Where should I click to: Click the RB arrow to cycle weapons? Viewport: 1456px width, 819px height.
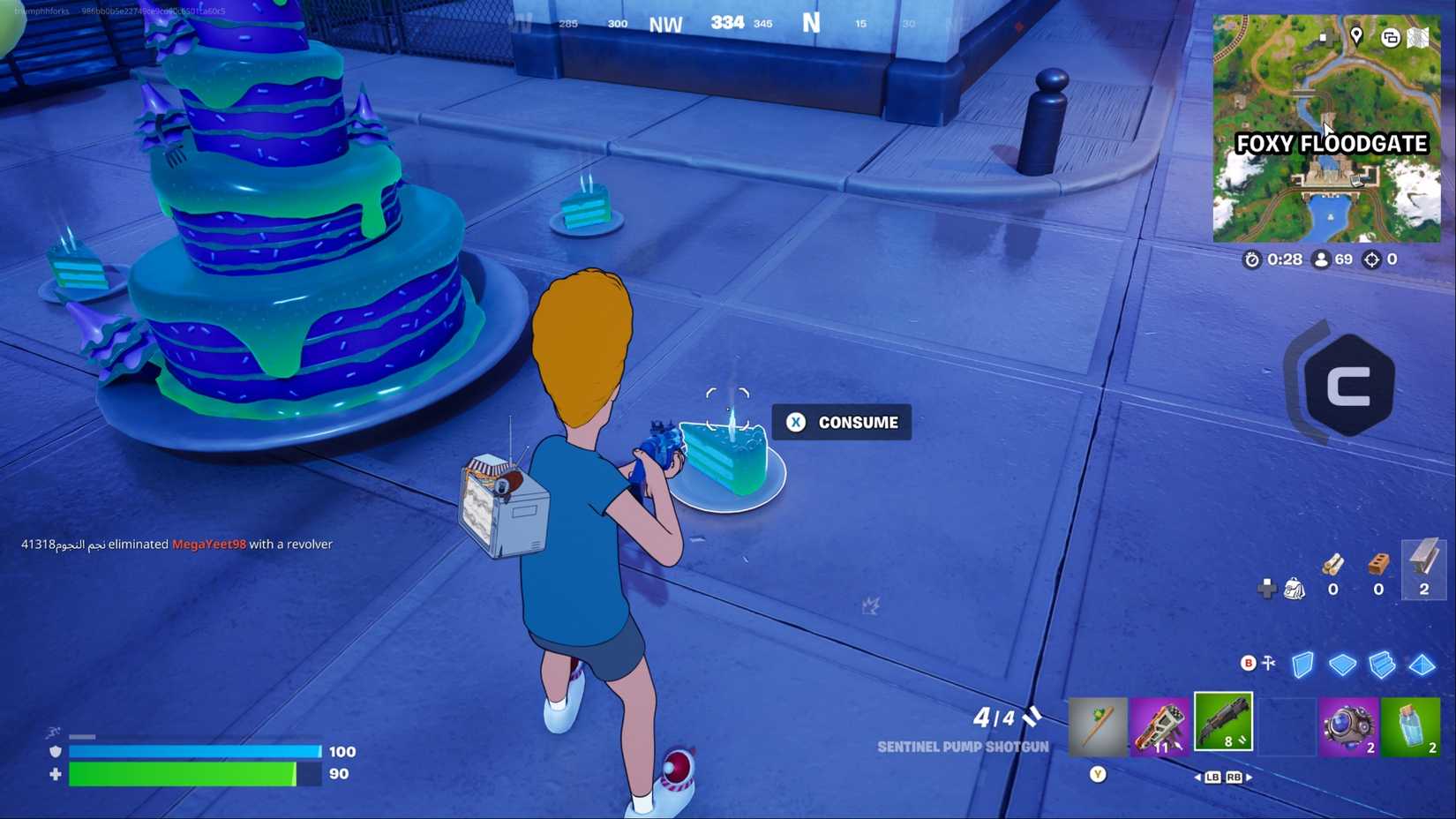tap(1236, 778)
